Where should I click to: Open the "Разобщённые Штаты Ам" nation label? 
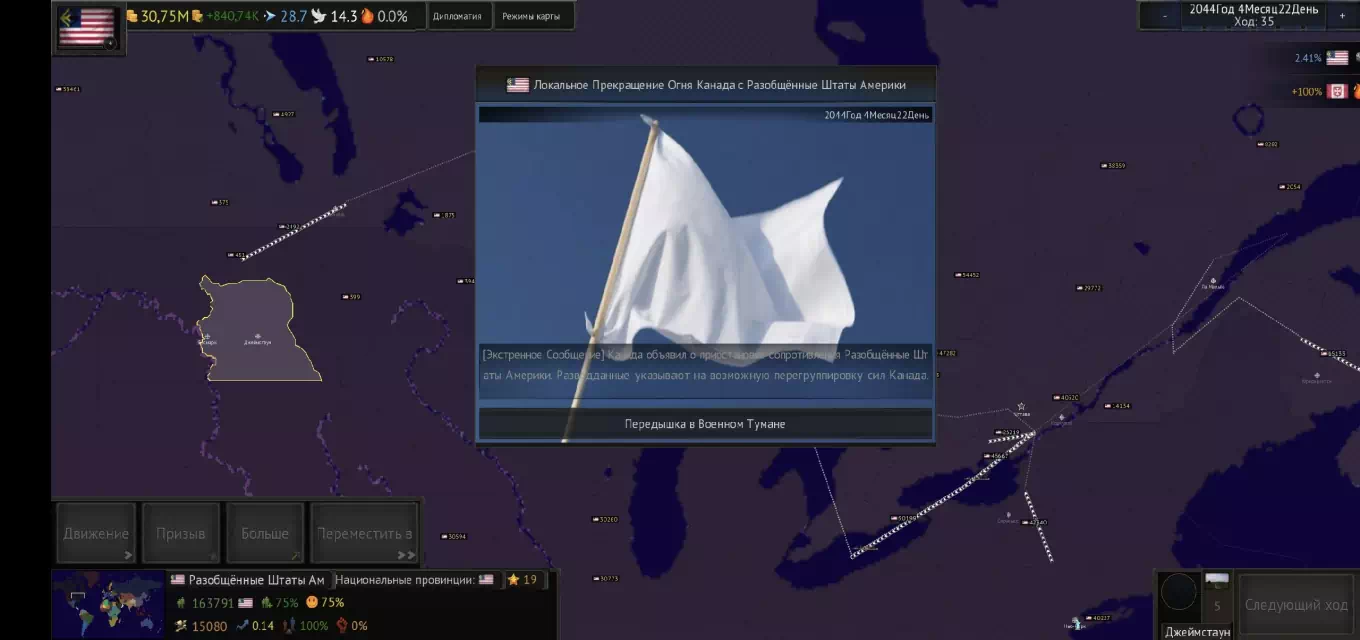248,580
